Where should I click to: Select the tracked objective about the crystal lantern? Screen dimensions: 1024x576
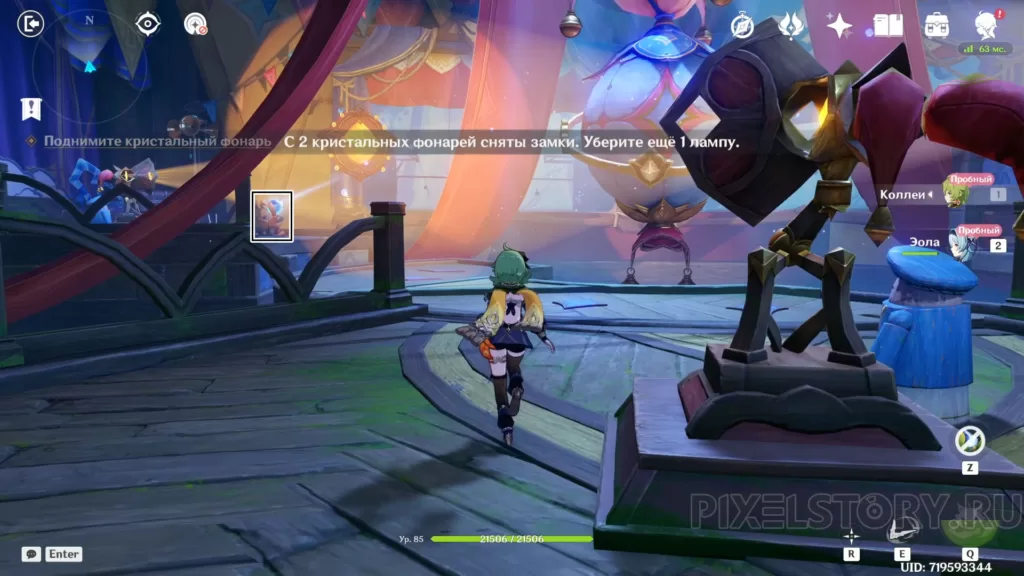click(157, 142)
